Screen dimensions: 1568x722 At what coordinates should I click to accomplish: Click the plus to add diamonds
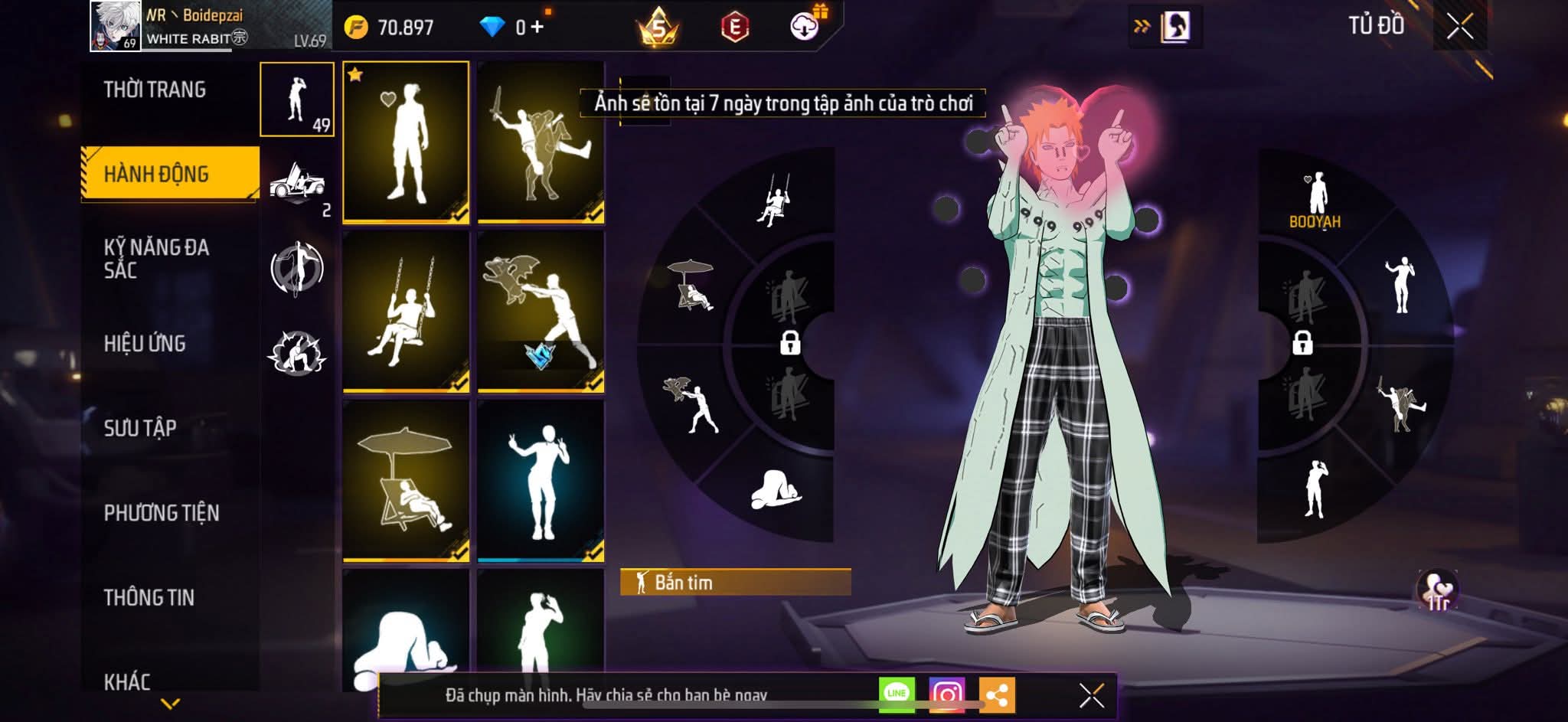[537, 28]
